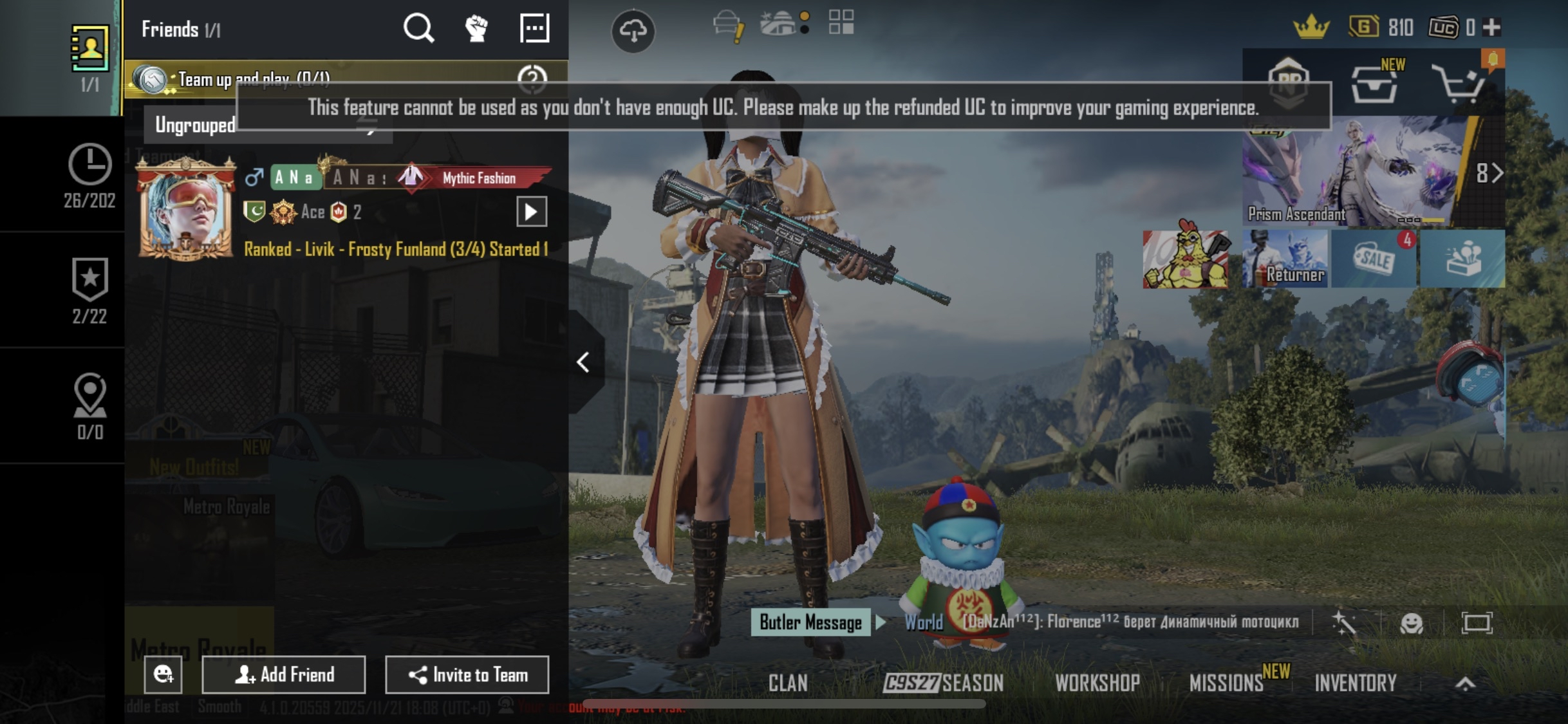The height and width of the screenshot is (724, 1568).
Task: Switch to the starred badge tab
Action: click(x=89, y=290)
